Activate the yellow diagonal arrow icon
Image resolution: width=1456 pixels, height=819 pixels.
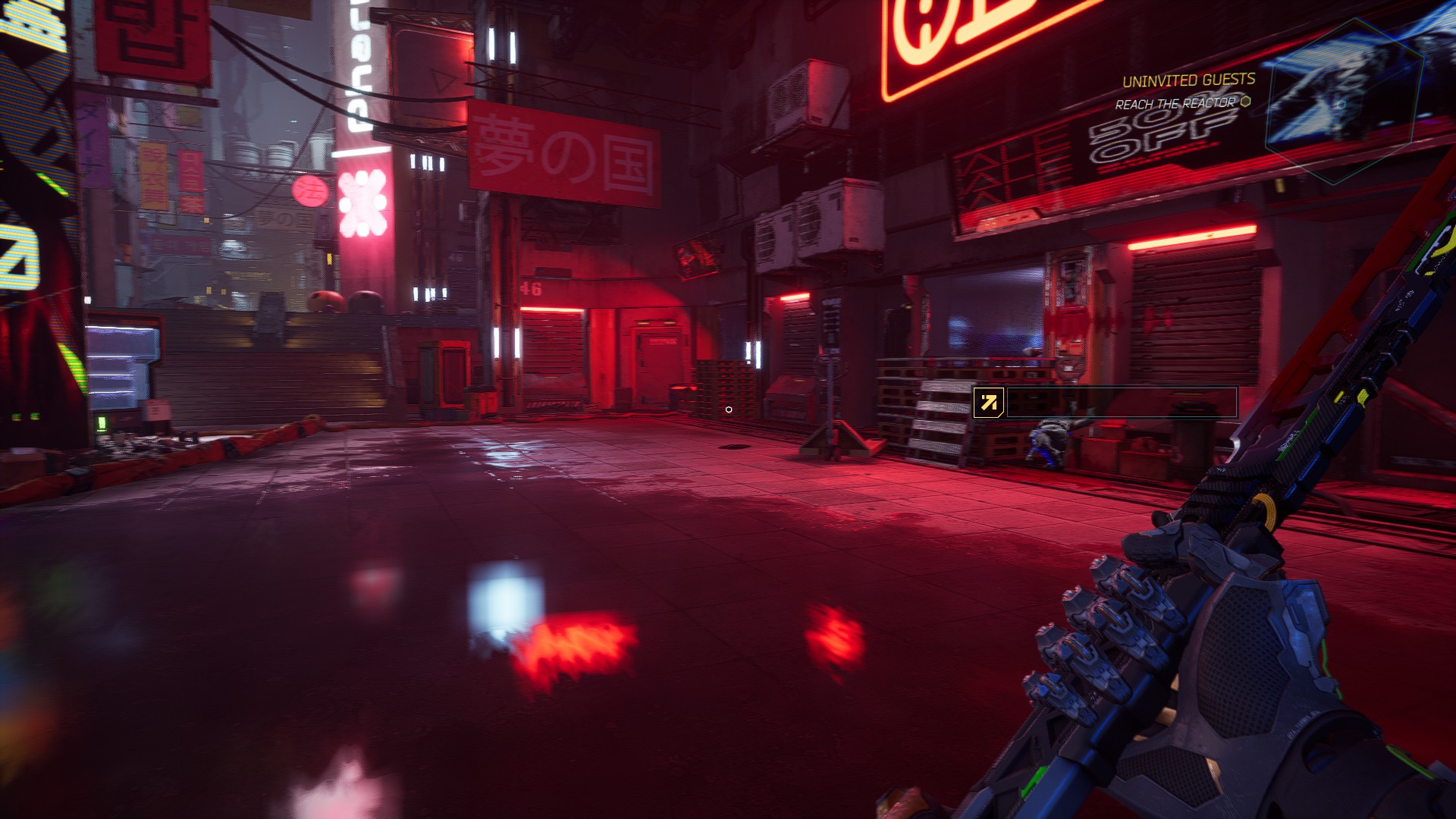point(989,403)
